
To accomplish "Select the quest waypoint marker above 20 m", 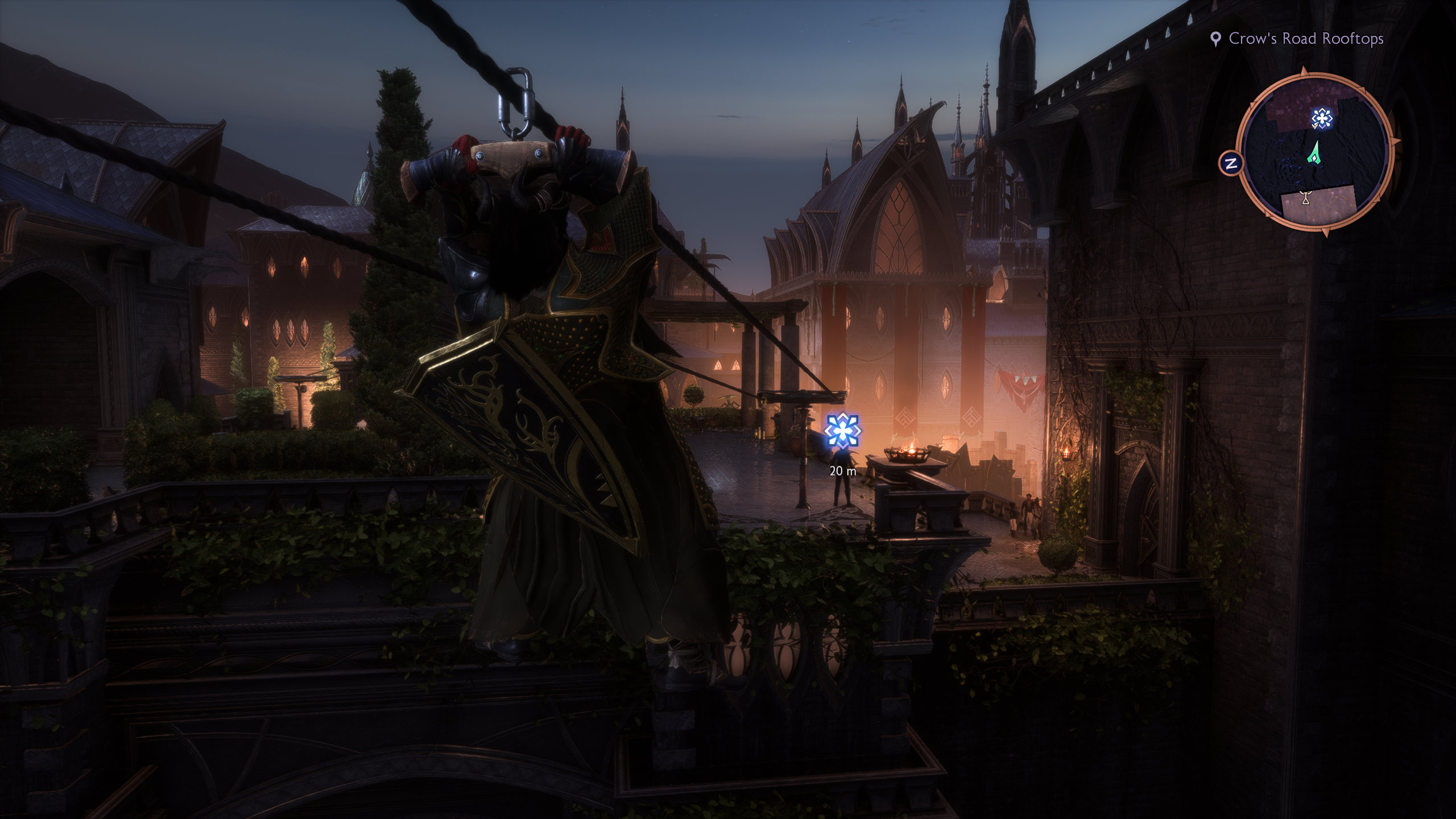I will click(x=842, y=430).
